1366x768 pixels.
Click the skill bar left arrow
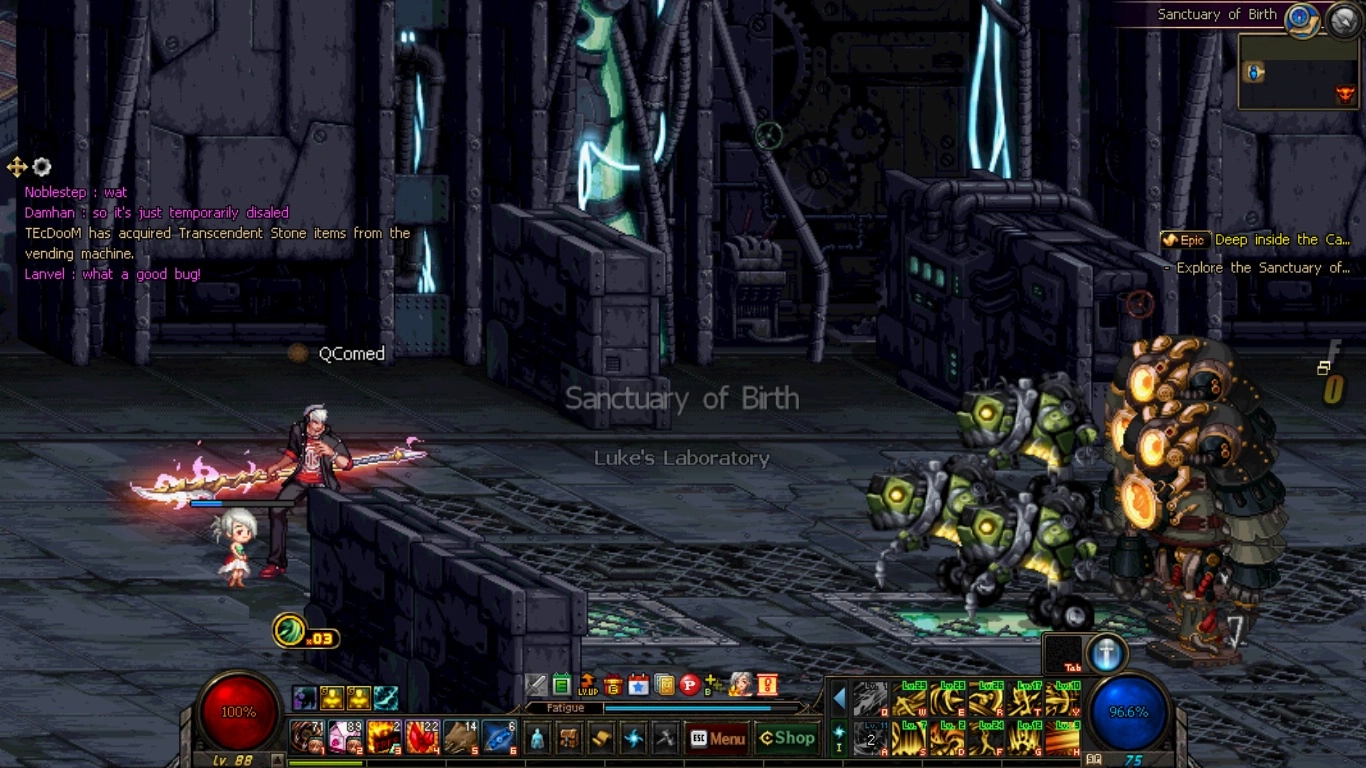(x=840, y=698)
